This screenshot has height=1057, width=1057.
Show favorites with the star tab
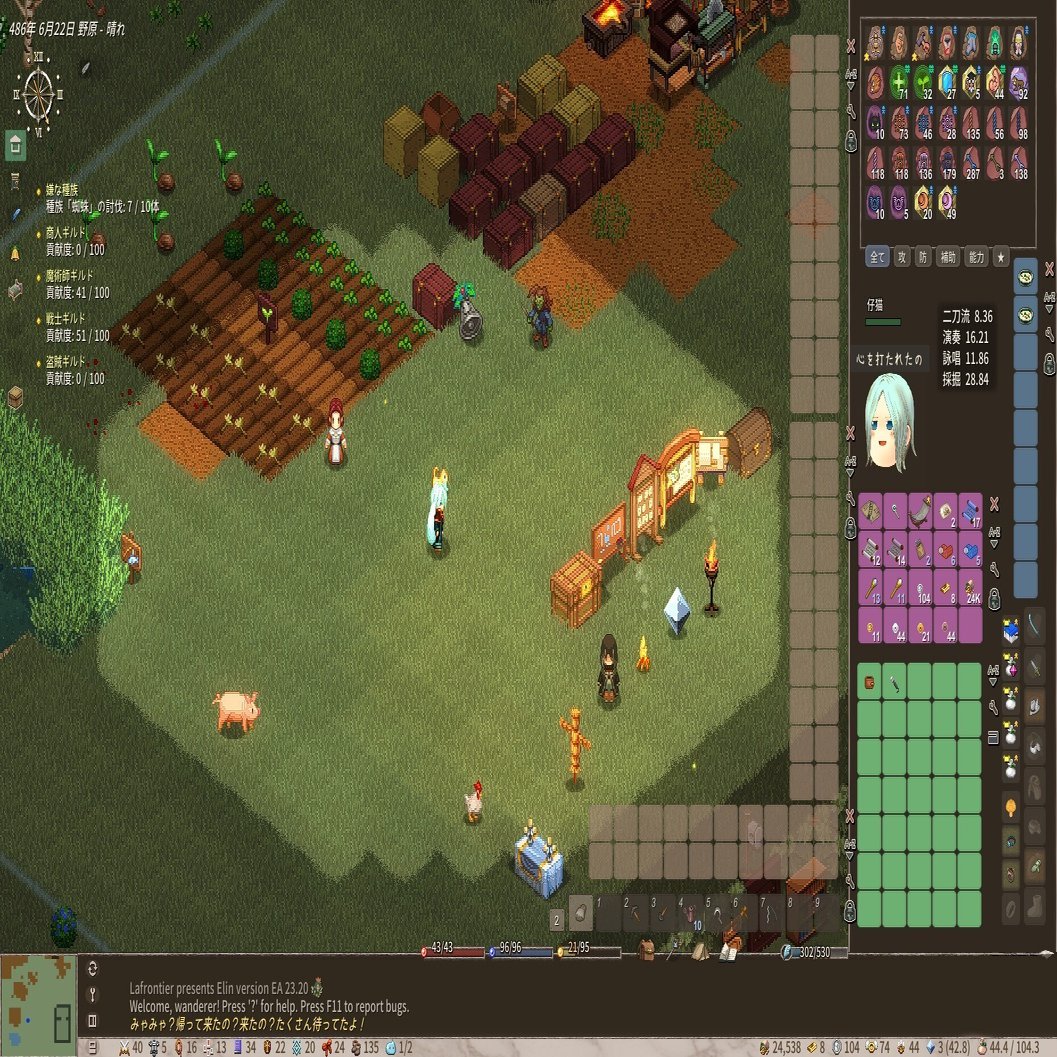pyautogui.click(x=1000, y=257)
